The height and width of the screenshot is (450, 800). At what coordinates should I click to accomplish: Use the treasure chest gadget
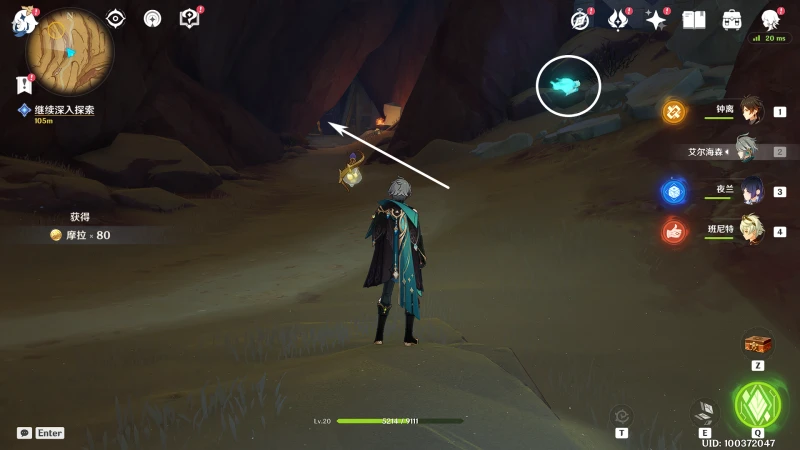click(758, 345)
